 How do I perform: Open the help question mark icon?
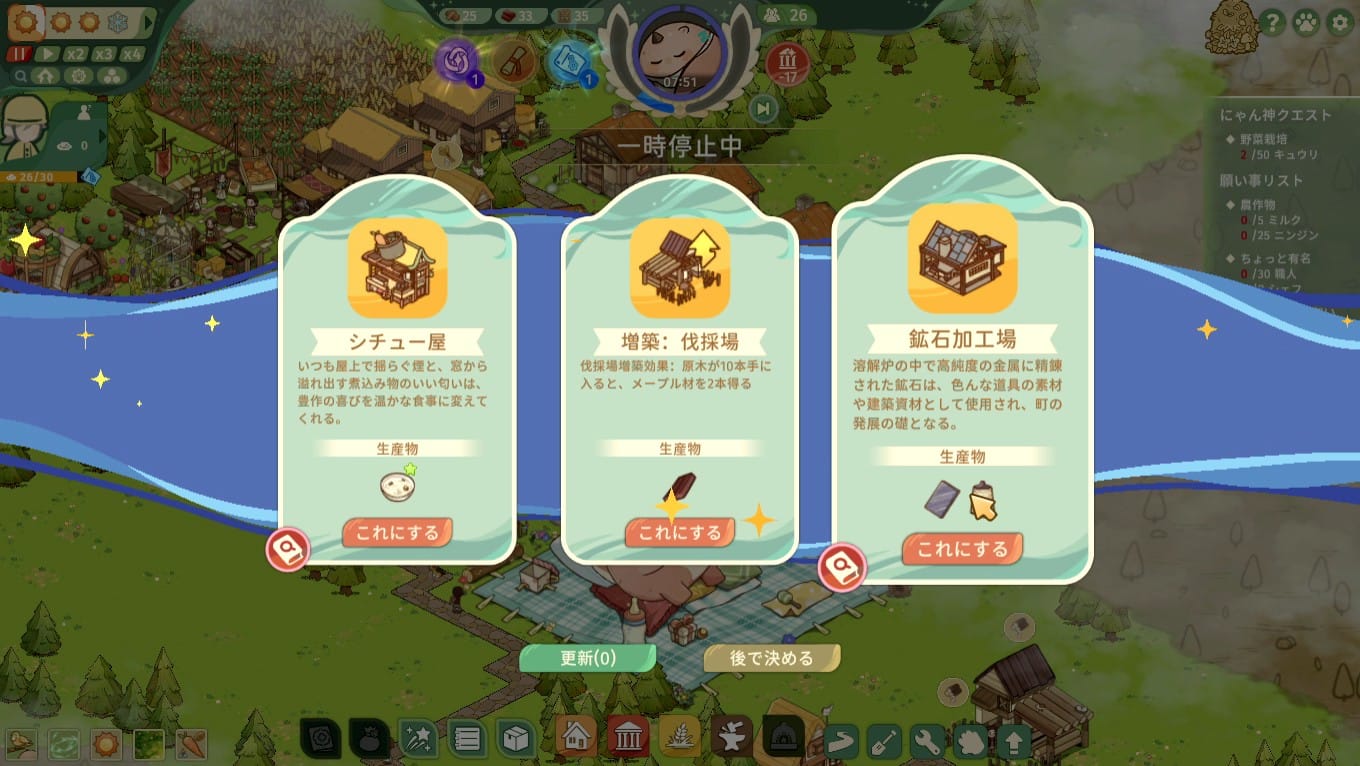click(1272, 23)
